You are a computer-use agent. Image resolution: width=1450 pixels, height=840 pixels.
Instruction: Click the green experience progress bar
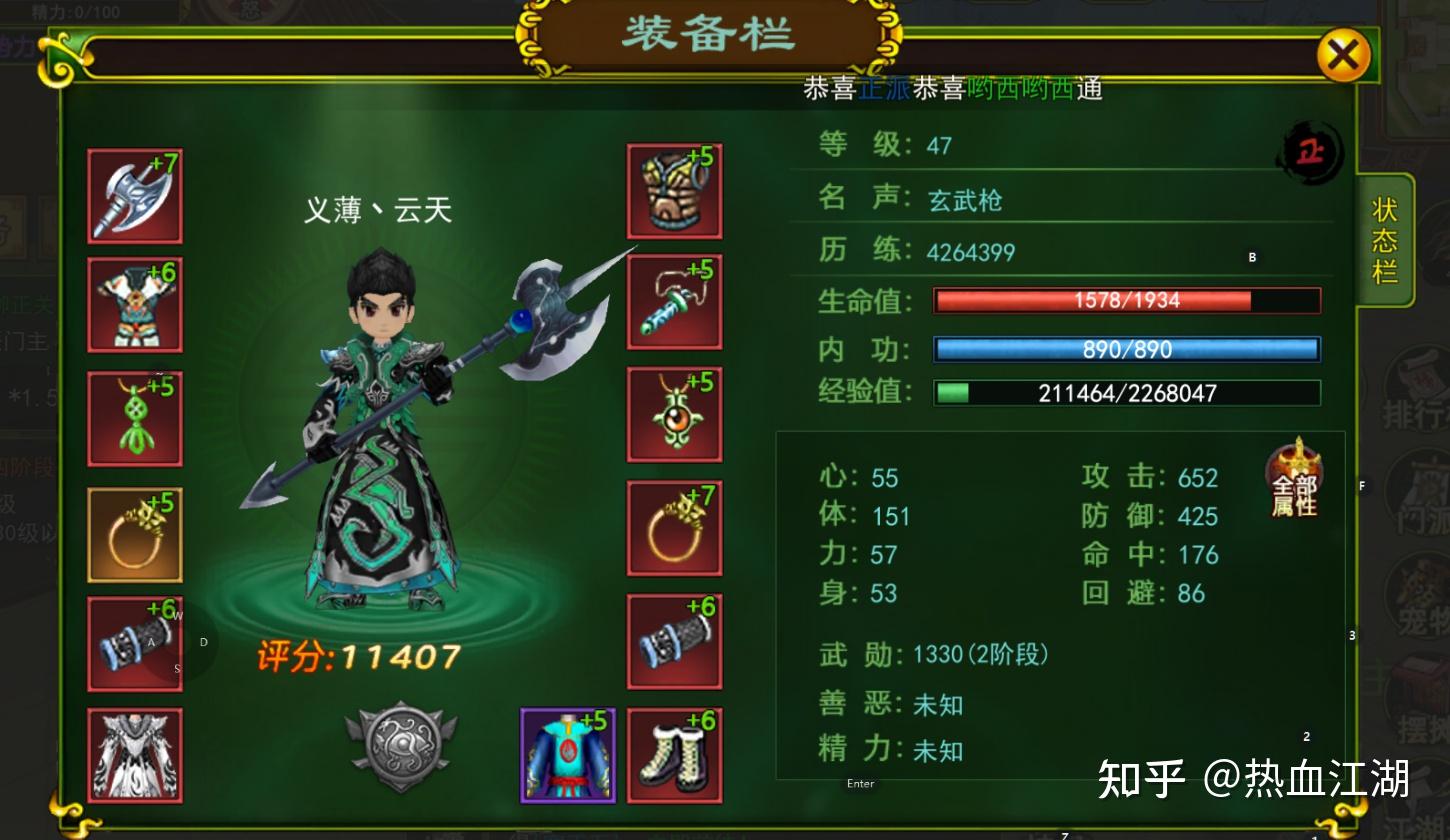1125,392
